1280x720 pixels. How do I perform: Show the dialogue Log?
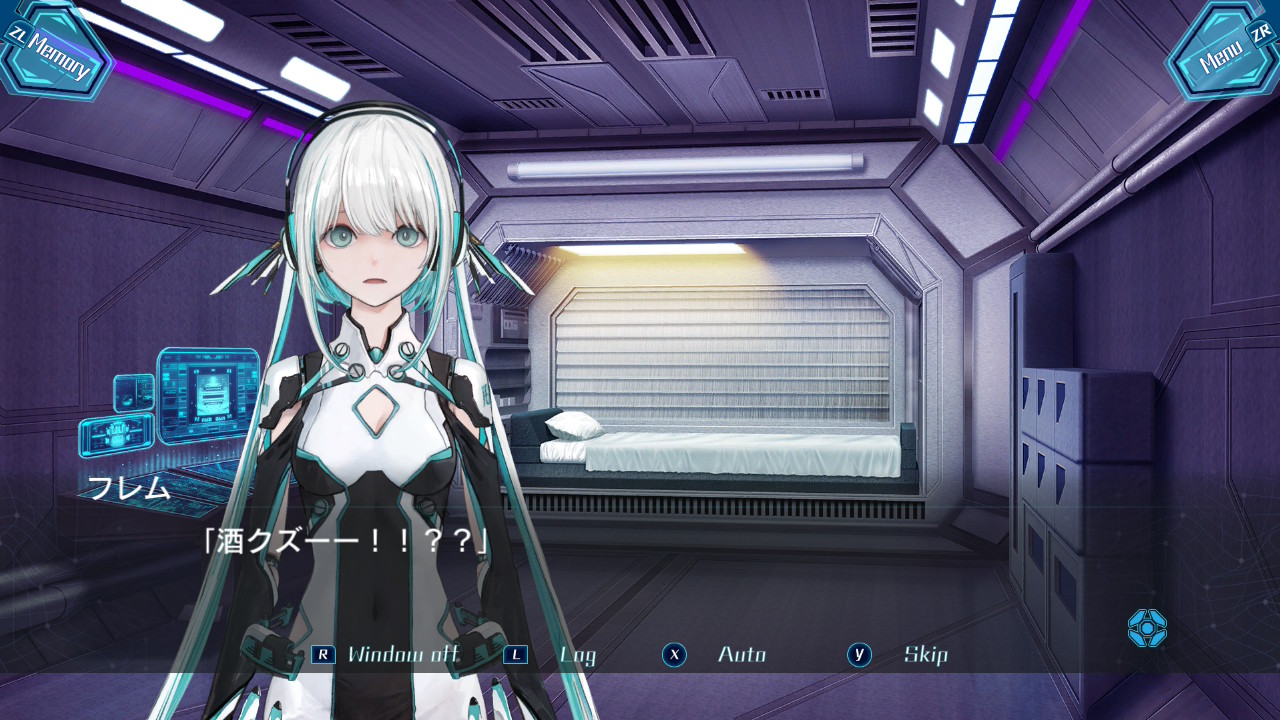(x=577, y=655)
